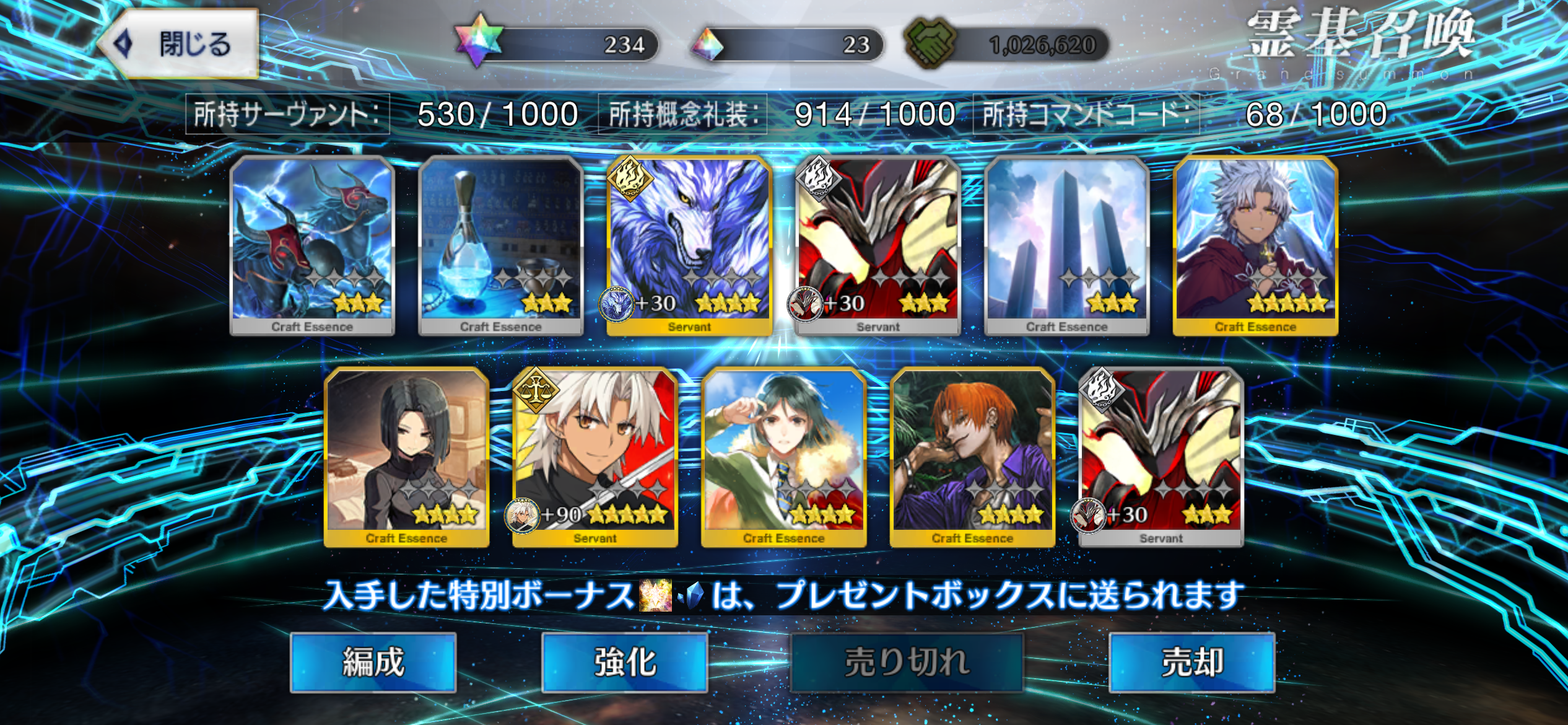Choose the glowing blue potion Craft Essence
Screen dimensions: 1568x725
click(x=500, y=245)
